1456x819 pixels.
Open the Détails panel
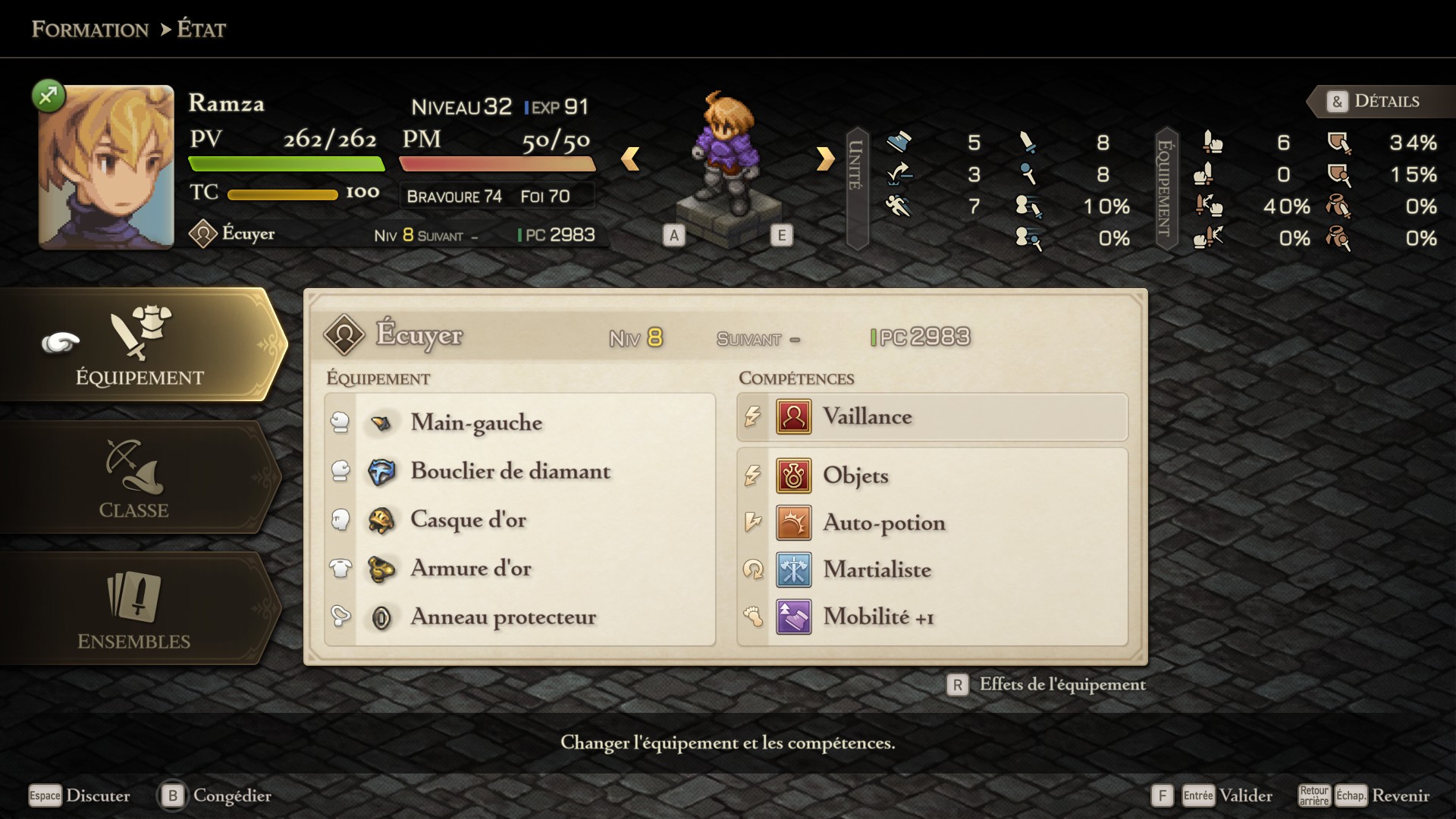pos(1374,101)
